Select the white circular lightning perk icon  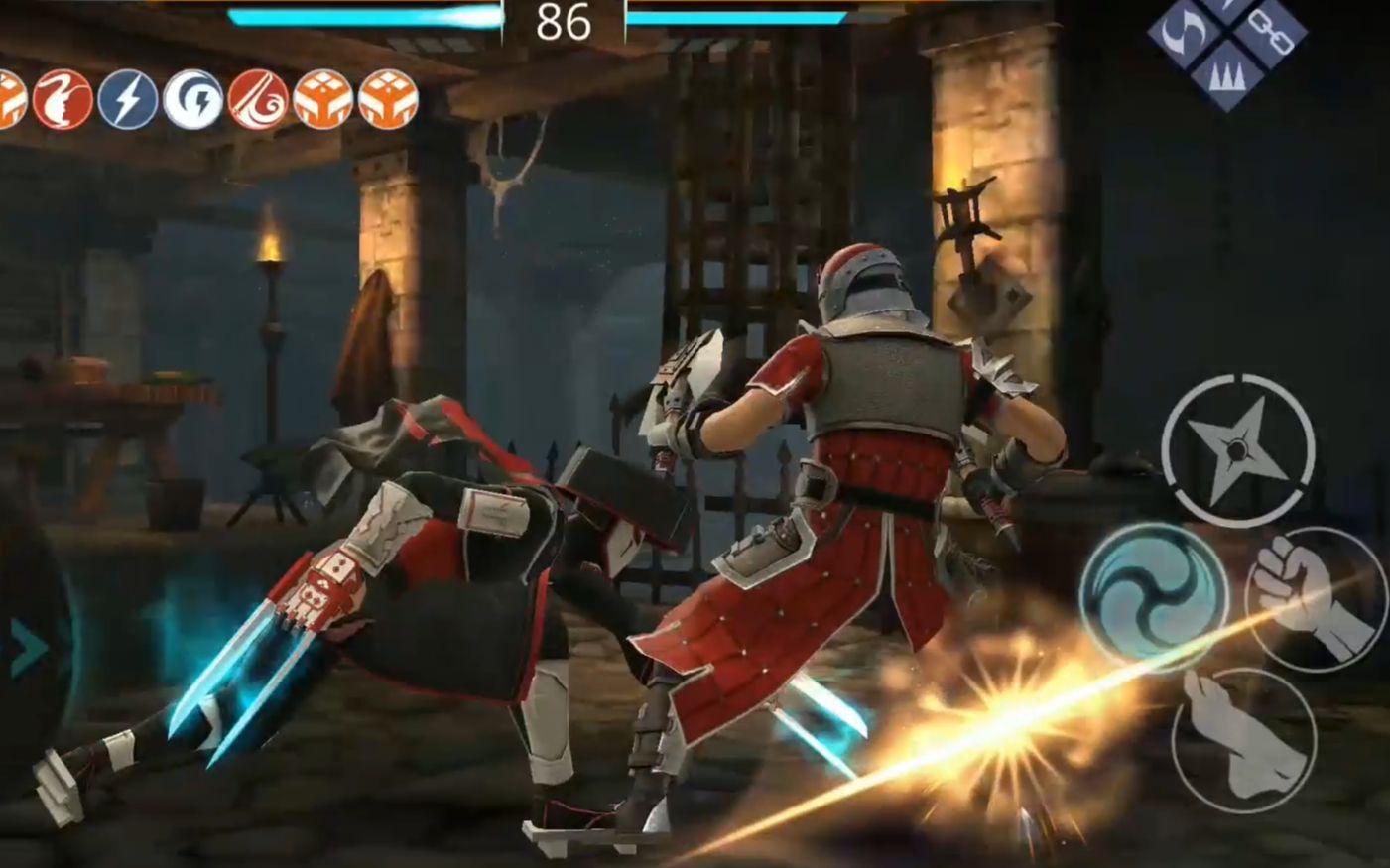coord(192,100)
